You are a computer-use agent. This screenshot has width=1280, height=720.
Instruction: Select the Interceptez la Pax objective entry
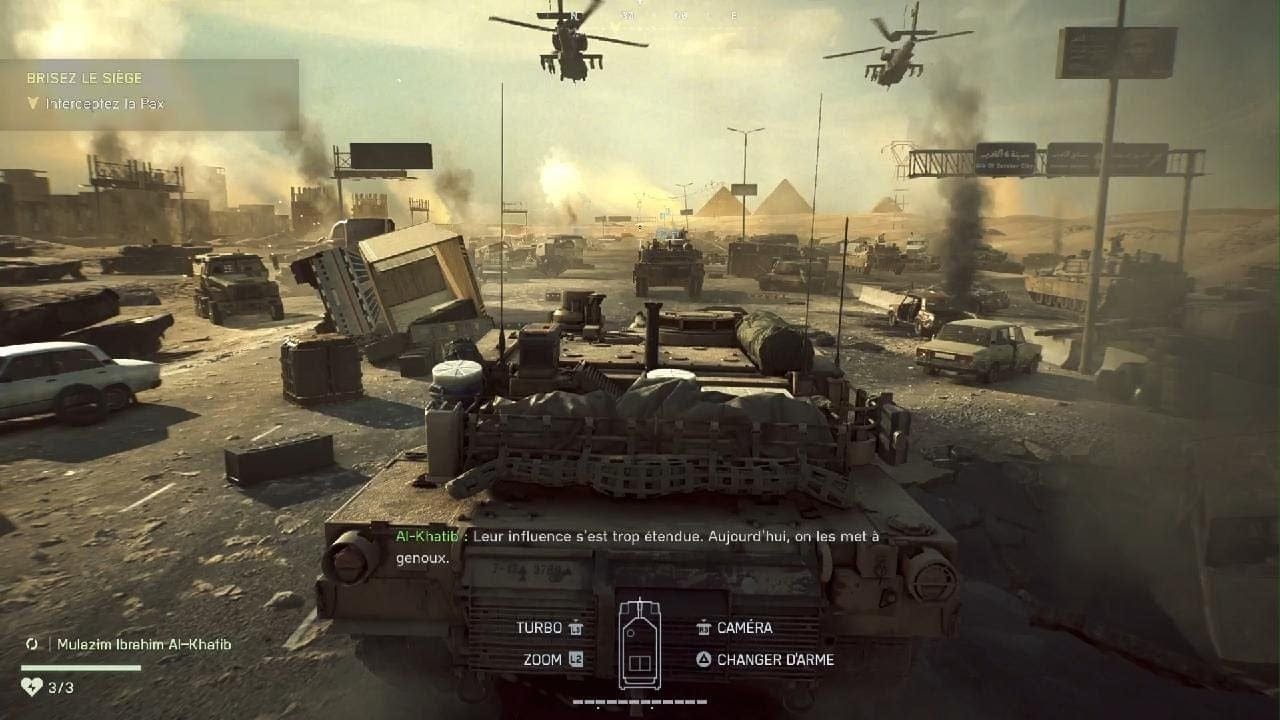(x=107, y=101)
